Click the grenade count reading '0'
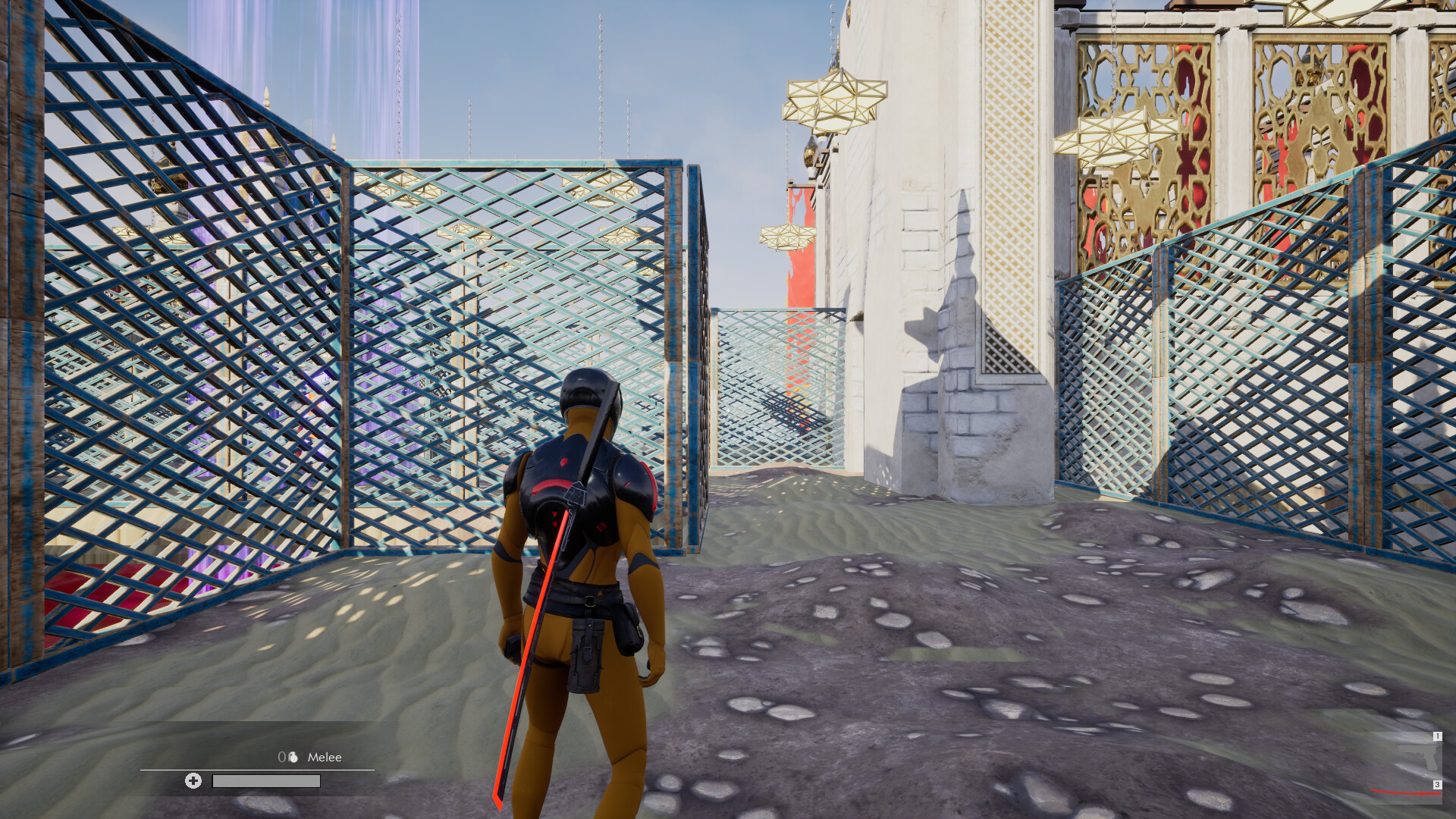1456x819 pixels. pos(282,758)
